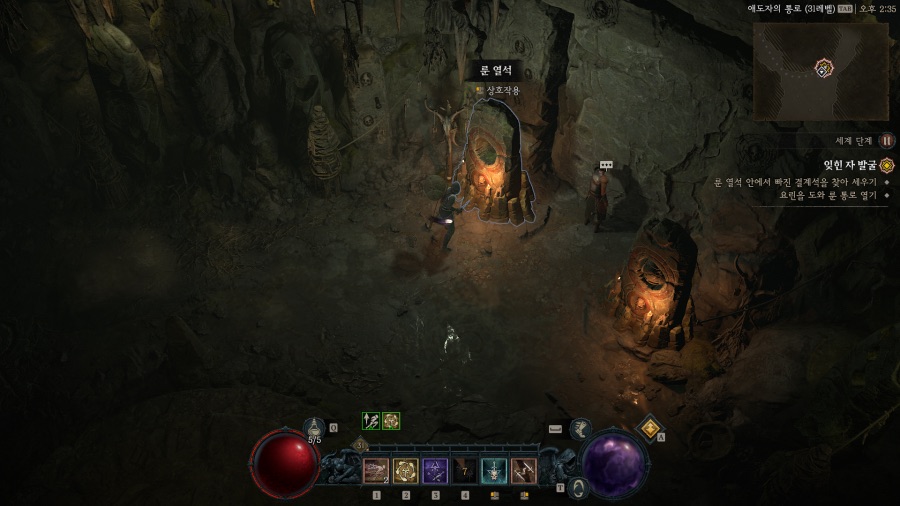The image size is (900, 506).
Task: Click the swirl portal icon beside purple orb
Action: point(577,488)
